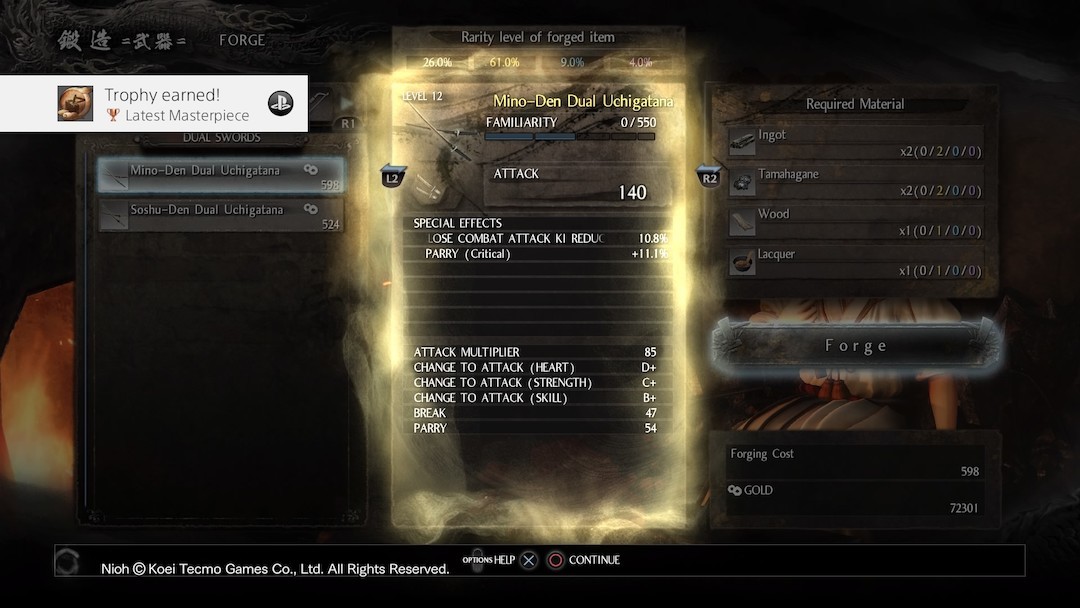Viewport: 1080px width, 608px height.
Task: Select the Tamahagane material row
Action: pyautogui.click(x=854, y=182)
